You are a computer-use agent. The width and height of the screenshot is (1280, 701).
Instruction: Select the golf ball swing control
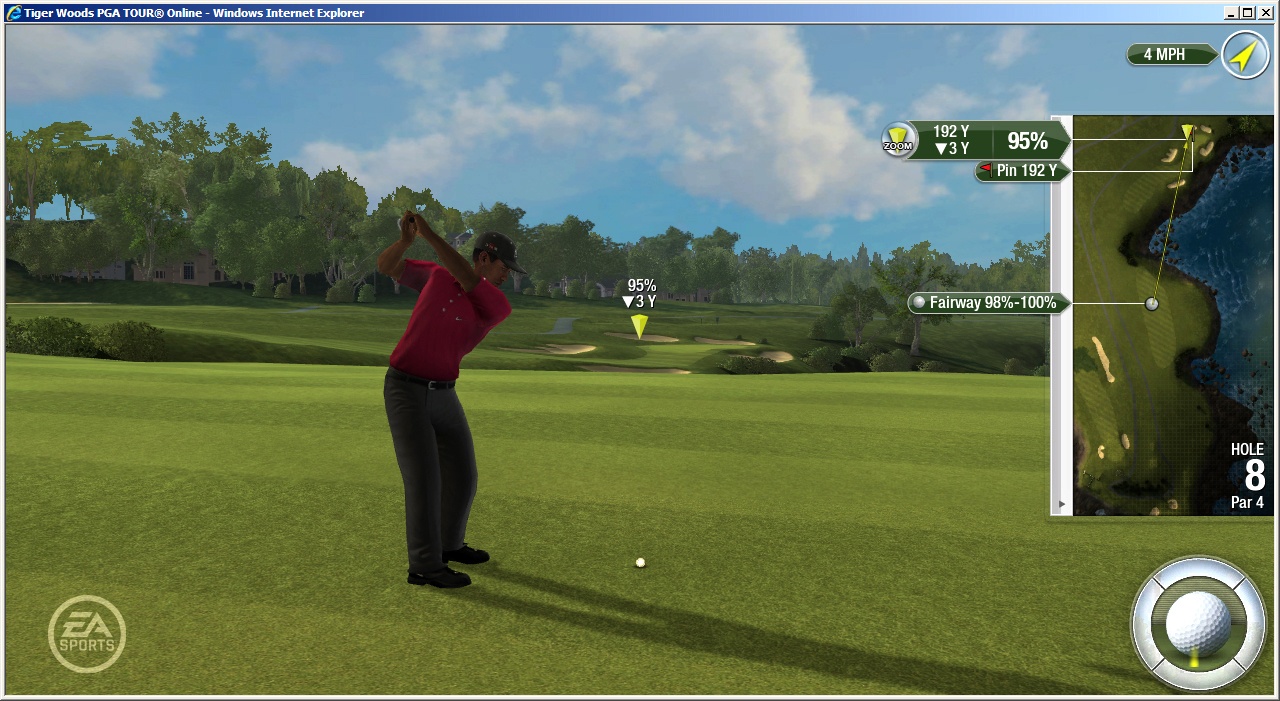(1197, 622)
